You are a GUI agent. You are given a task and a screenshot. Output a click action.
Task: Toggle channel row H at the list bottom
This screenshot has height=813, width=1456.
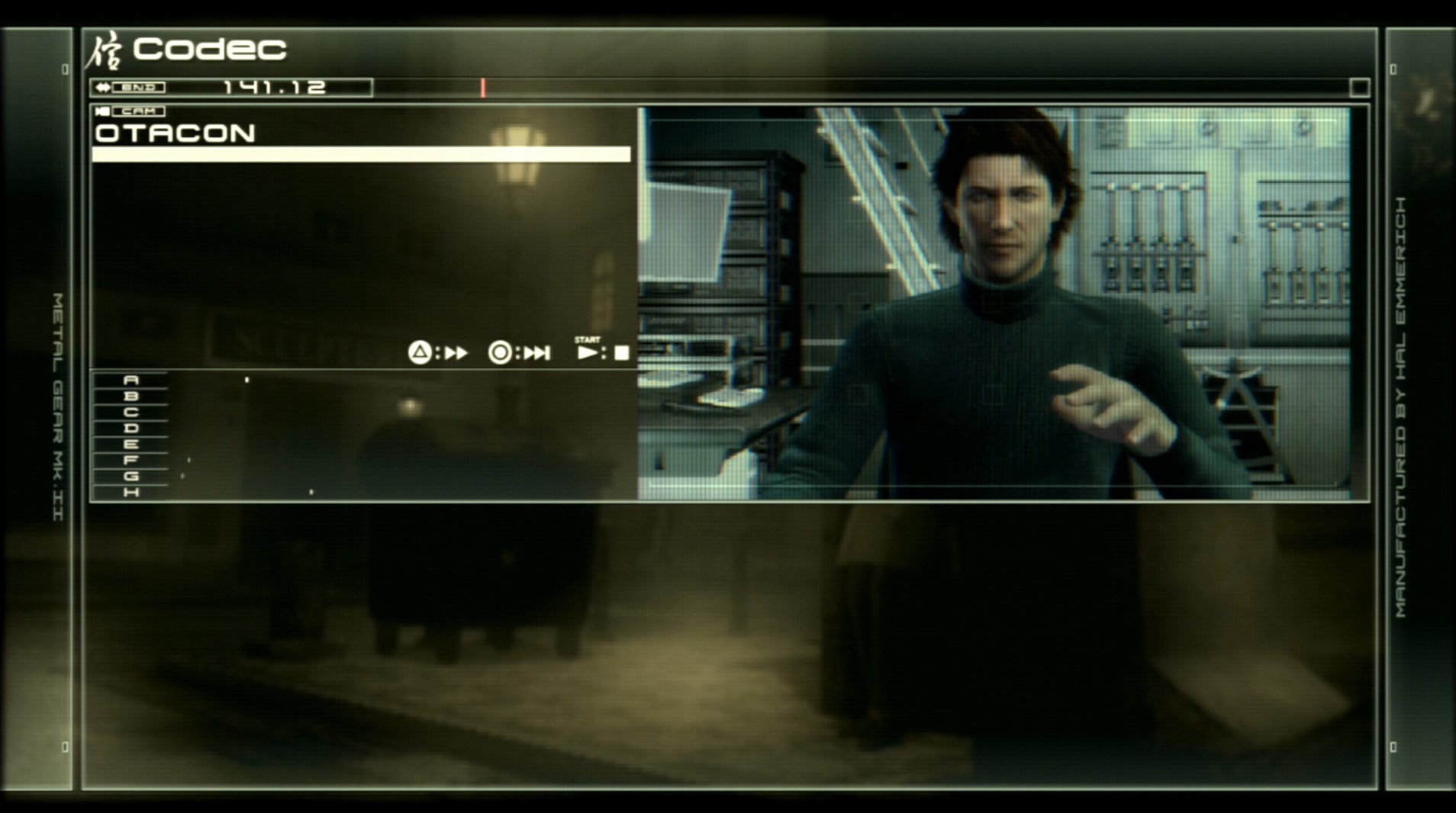point(131,492)
